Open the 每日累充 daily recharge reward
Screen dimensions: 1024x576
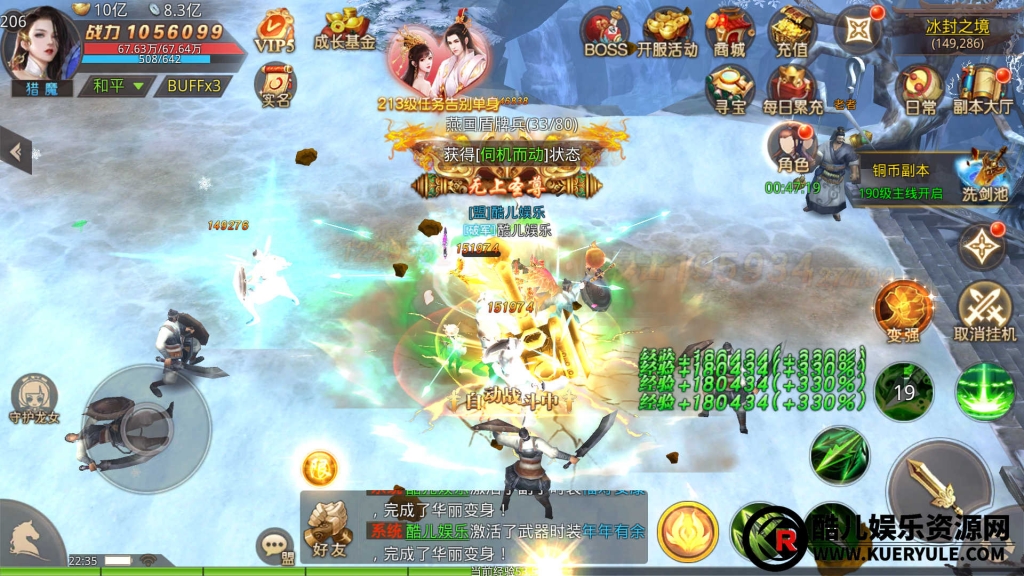792,89
